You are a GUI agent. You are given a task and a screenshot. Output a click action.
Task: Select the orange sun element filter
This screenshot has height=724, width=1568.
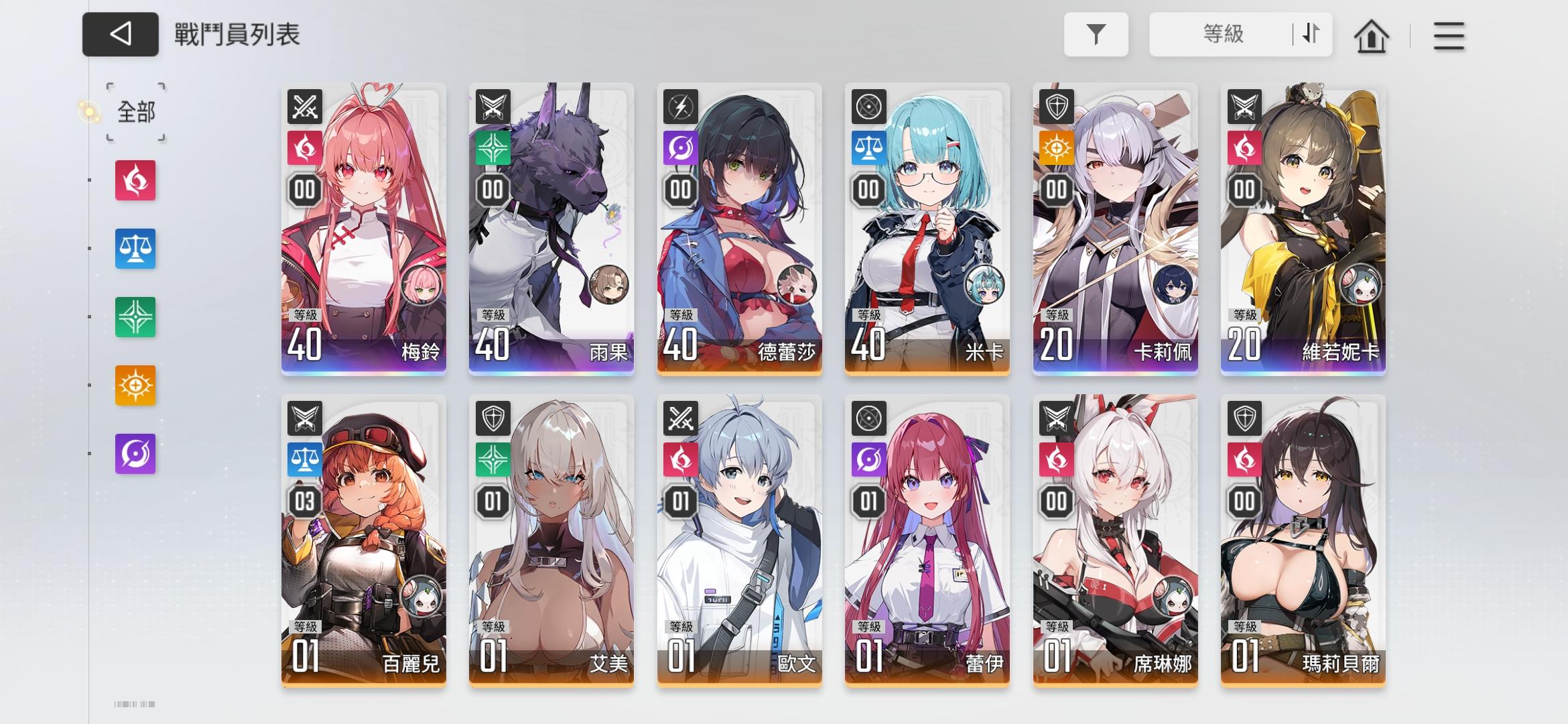click(135, 383)
